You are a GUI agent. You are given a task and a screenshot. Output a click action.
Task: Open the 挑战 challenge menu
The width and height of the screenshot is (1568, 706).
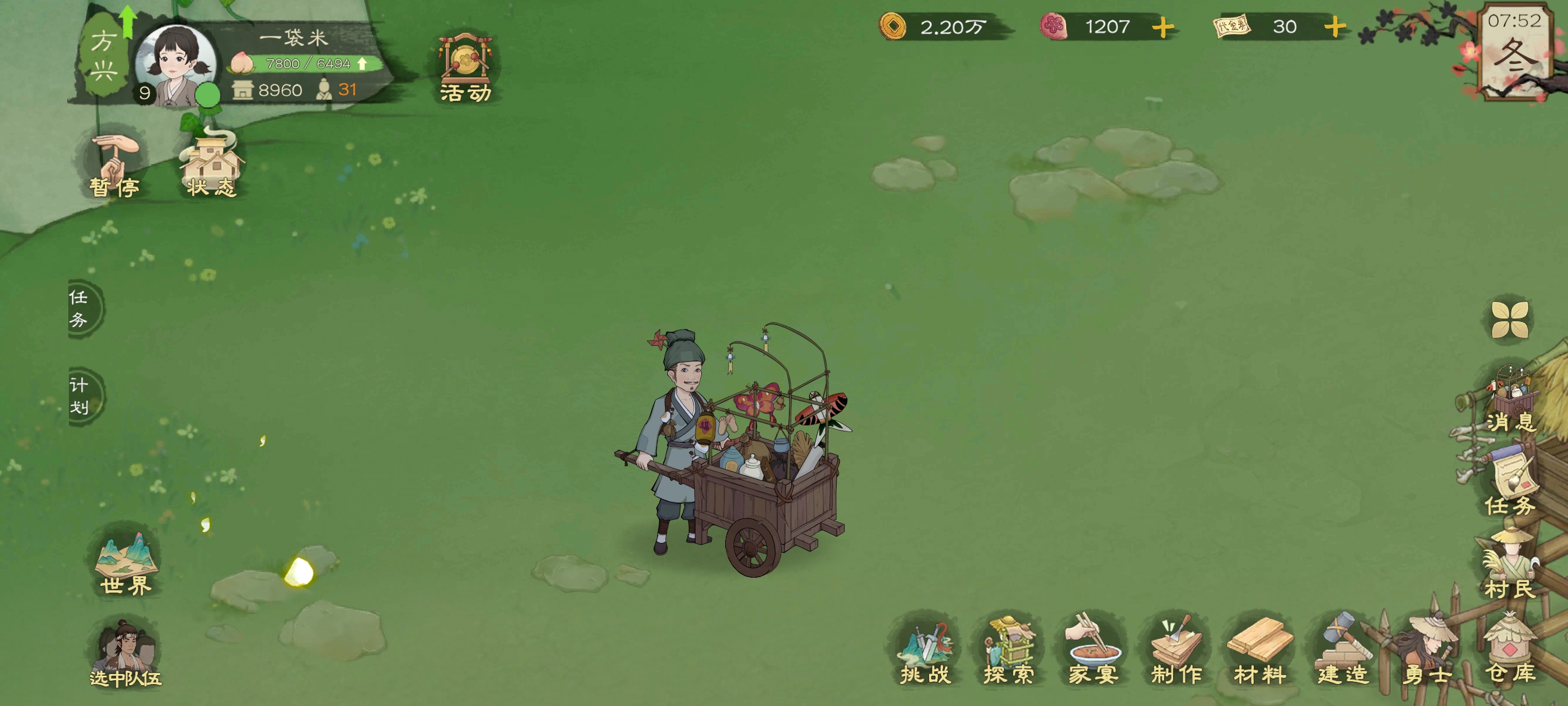pyautogui.click(x=925, y=651)
